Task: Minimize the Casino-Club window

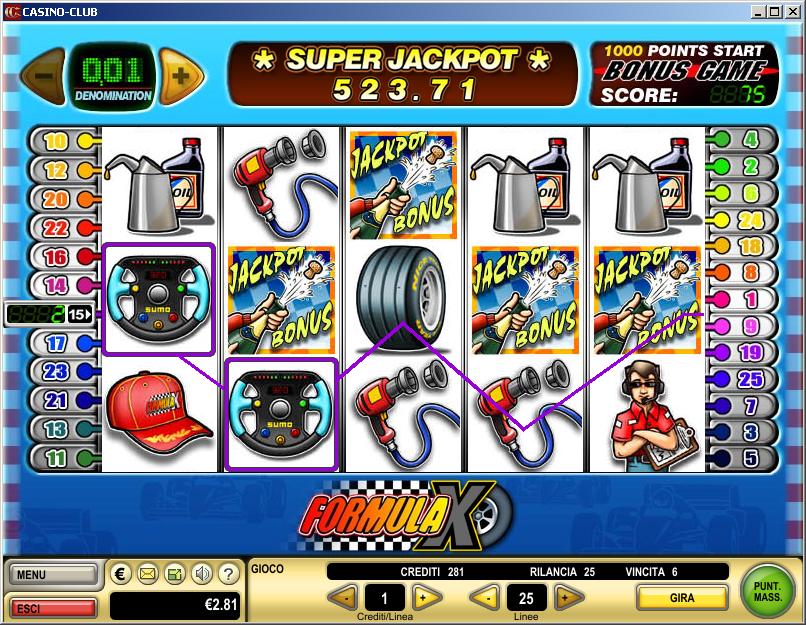Action: click(x=757, y=11)
